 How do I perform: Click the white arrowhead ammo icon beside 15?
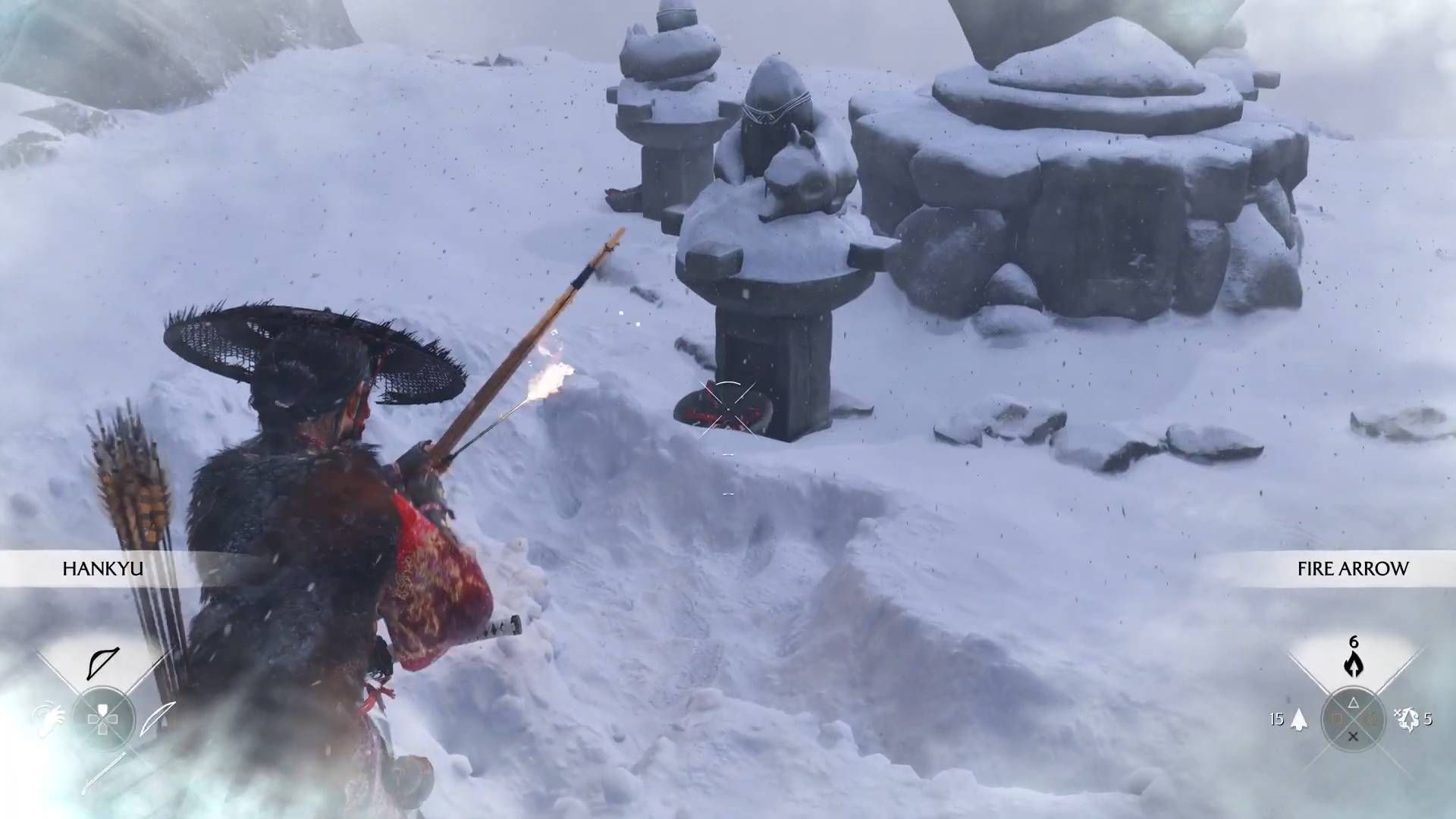1299,719
